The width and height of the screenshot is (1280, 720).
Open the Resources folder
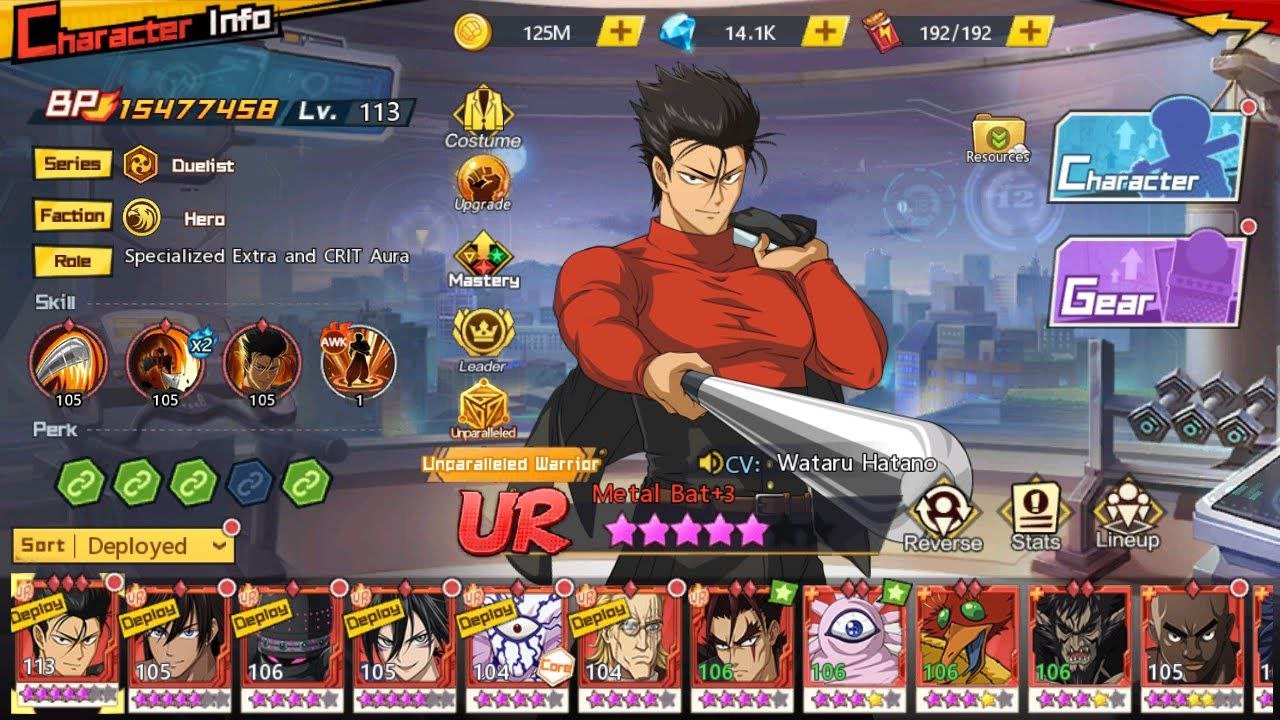(997, 139)
